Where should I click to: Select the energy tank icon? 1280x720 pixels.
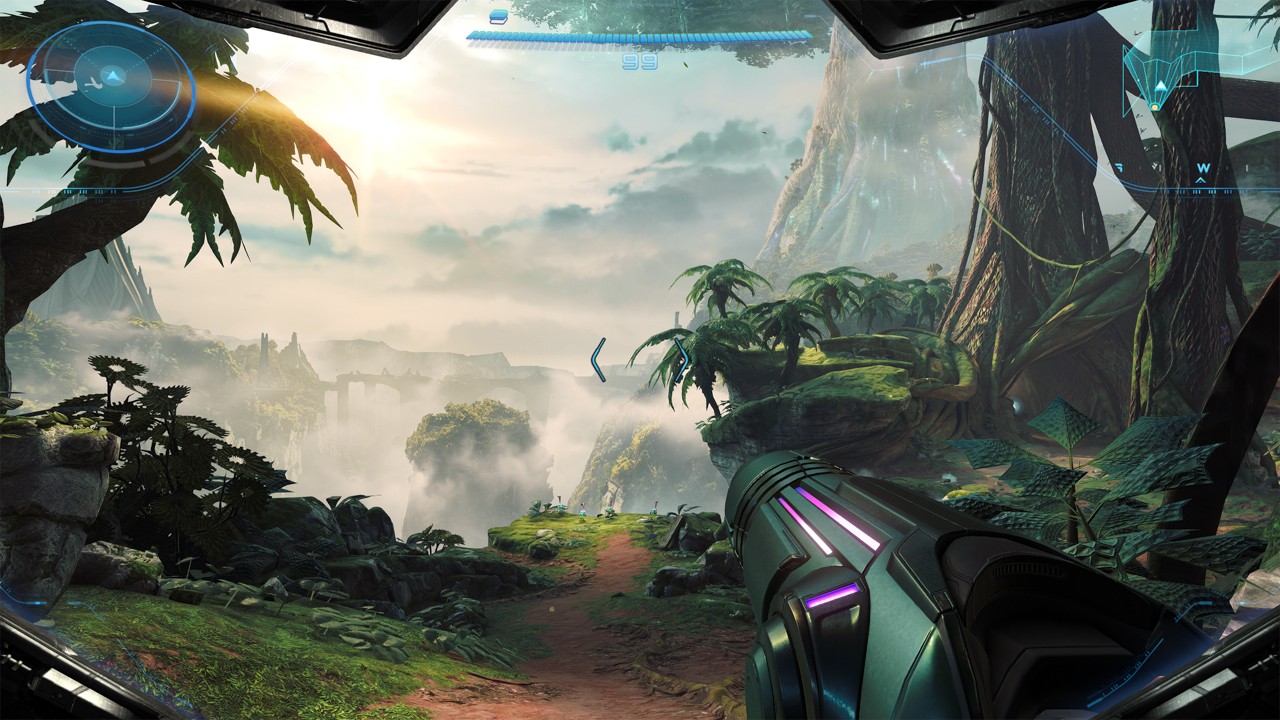click(x=498, y=16)
